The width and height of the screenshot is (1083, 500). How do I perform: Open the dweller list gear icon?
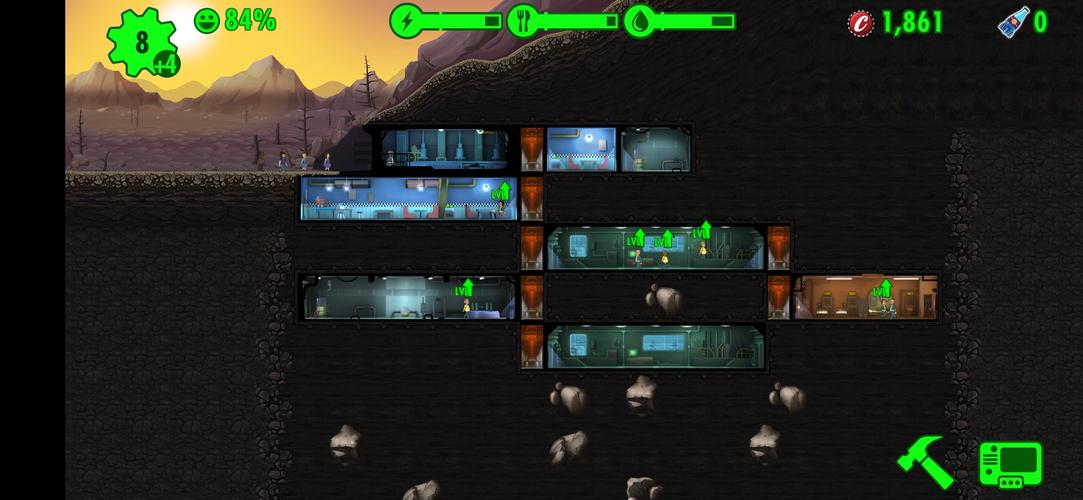click(141, 43)
